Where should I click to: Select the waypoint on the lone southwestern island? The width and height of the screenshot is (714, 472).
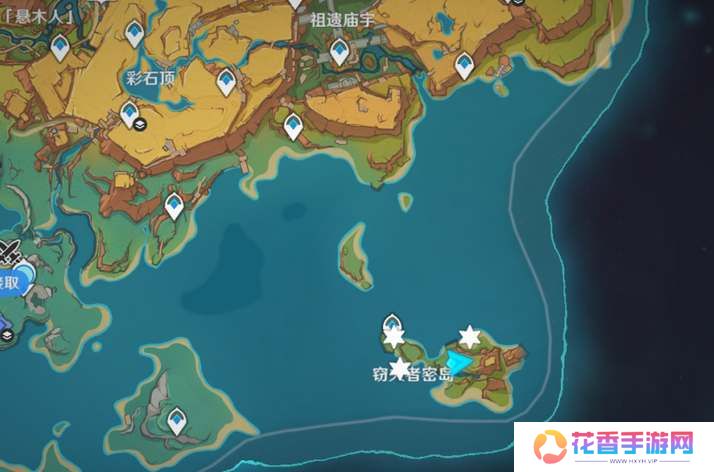coord(177,421)
